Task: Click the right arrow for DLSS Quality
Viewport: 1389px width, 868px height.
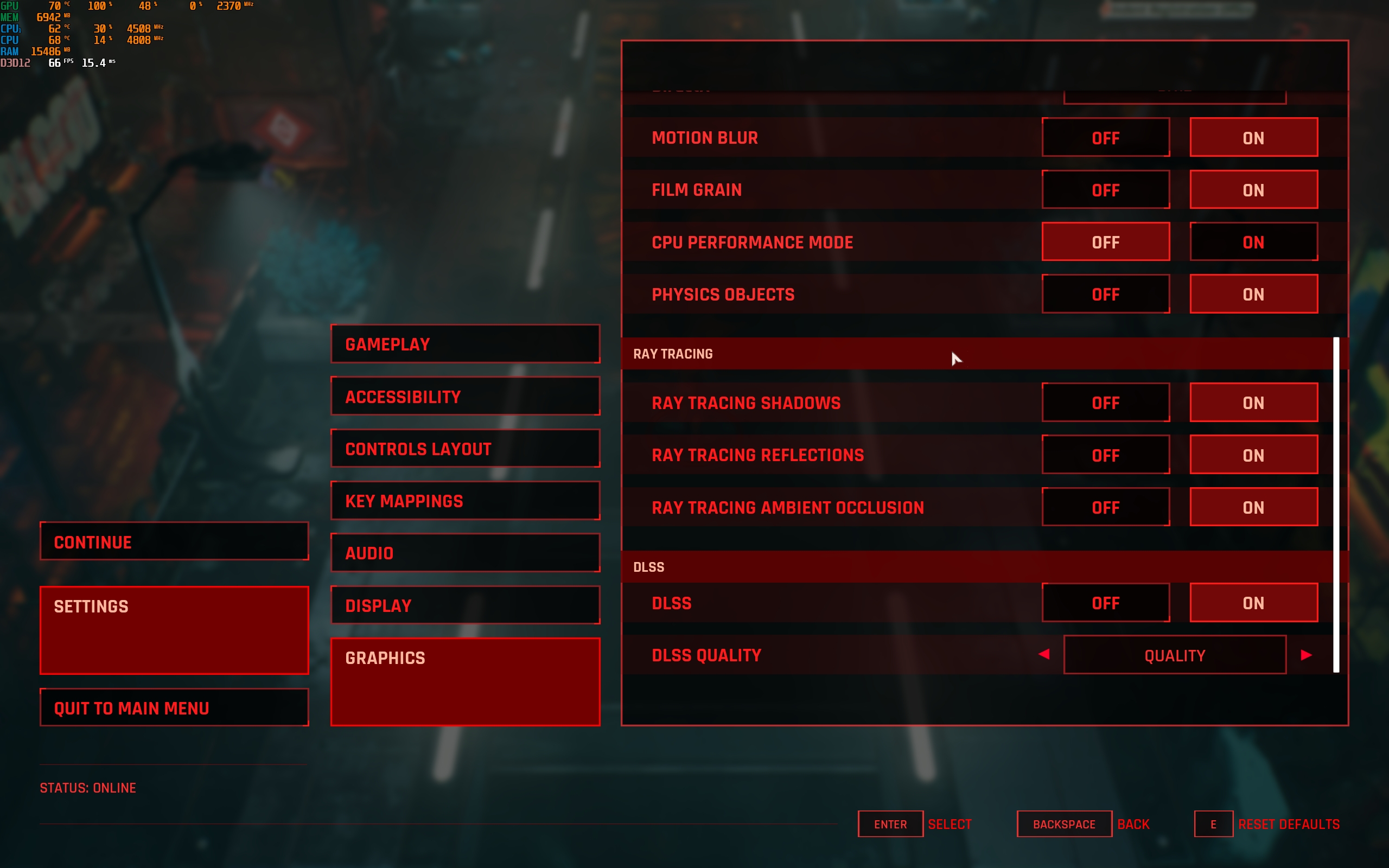Action: pos(1306,655)
